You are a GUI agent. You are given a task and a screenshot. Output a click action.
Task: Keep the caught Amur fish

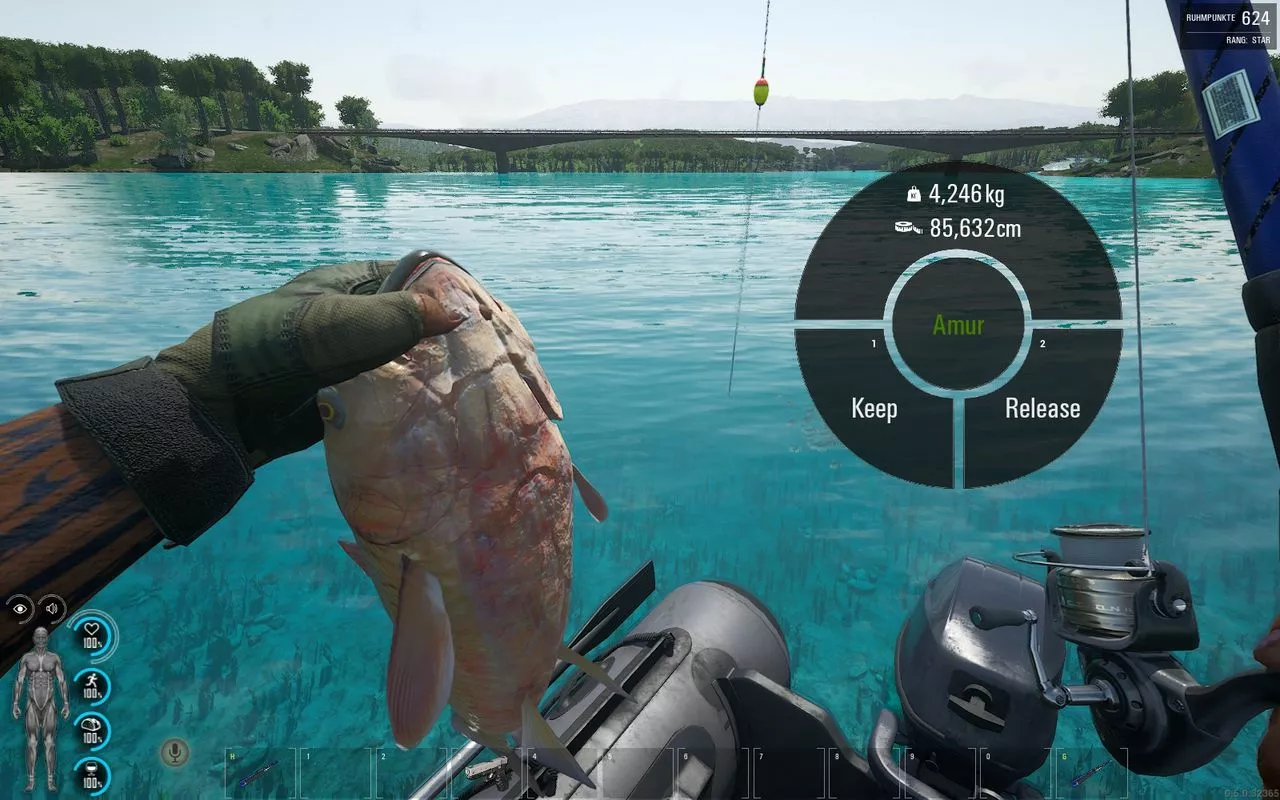(x=874, y=408)
